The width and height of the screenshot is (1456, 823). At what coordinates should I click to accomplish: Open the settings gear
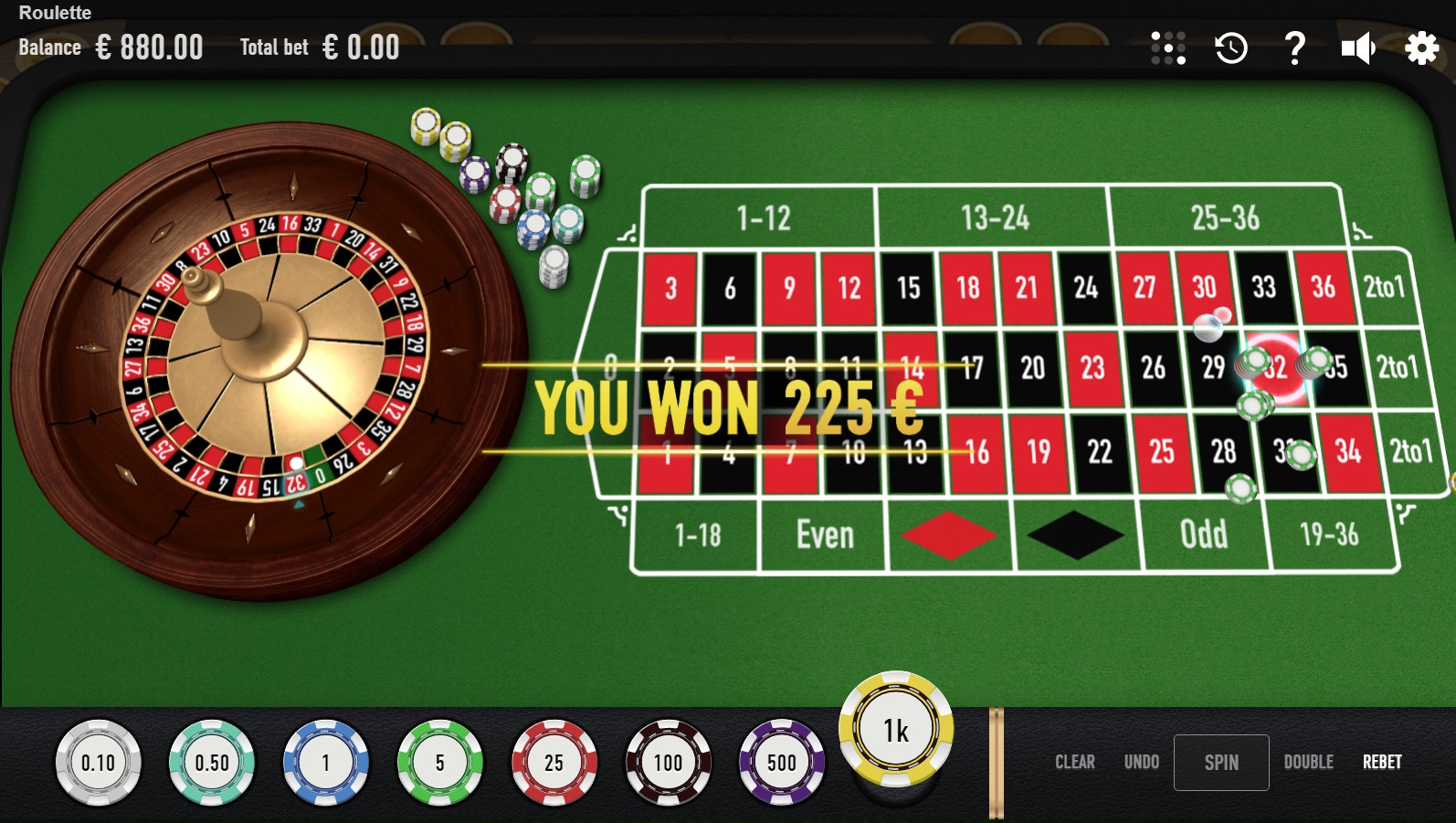pos(1421,47)
